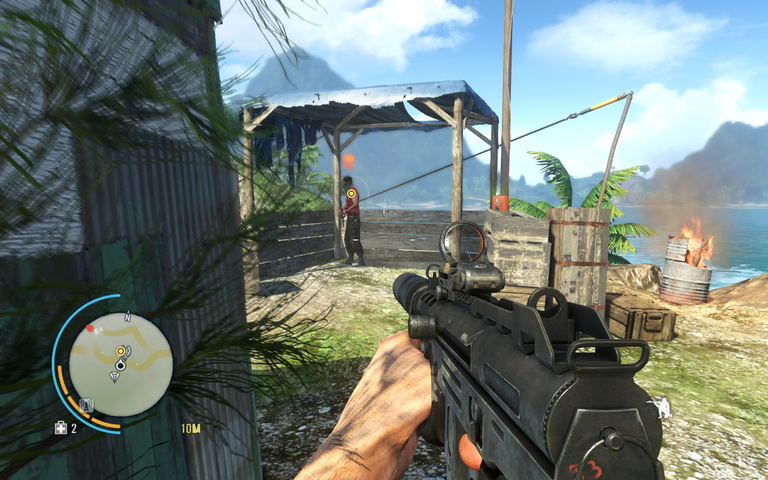Click the red enemy marker on the minimap
768x480 pixels.
click(89, 328)
